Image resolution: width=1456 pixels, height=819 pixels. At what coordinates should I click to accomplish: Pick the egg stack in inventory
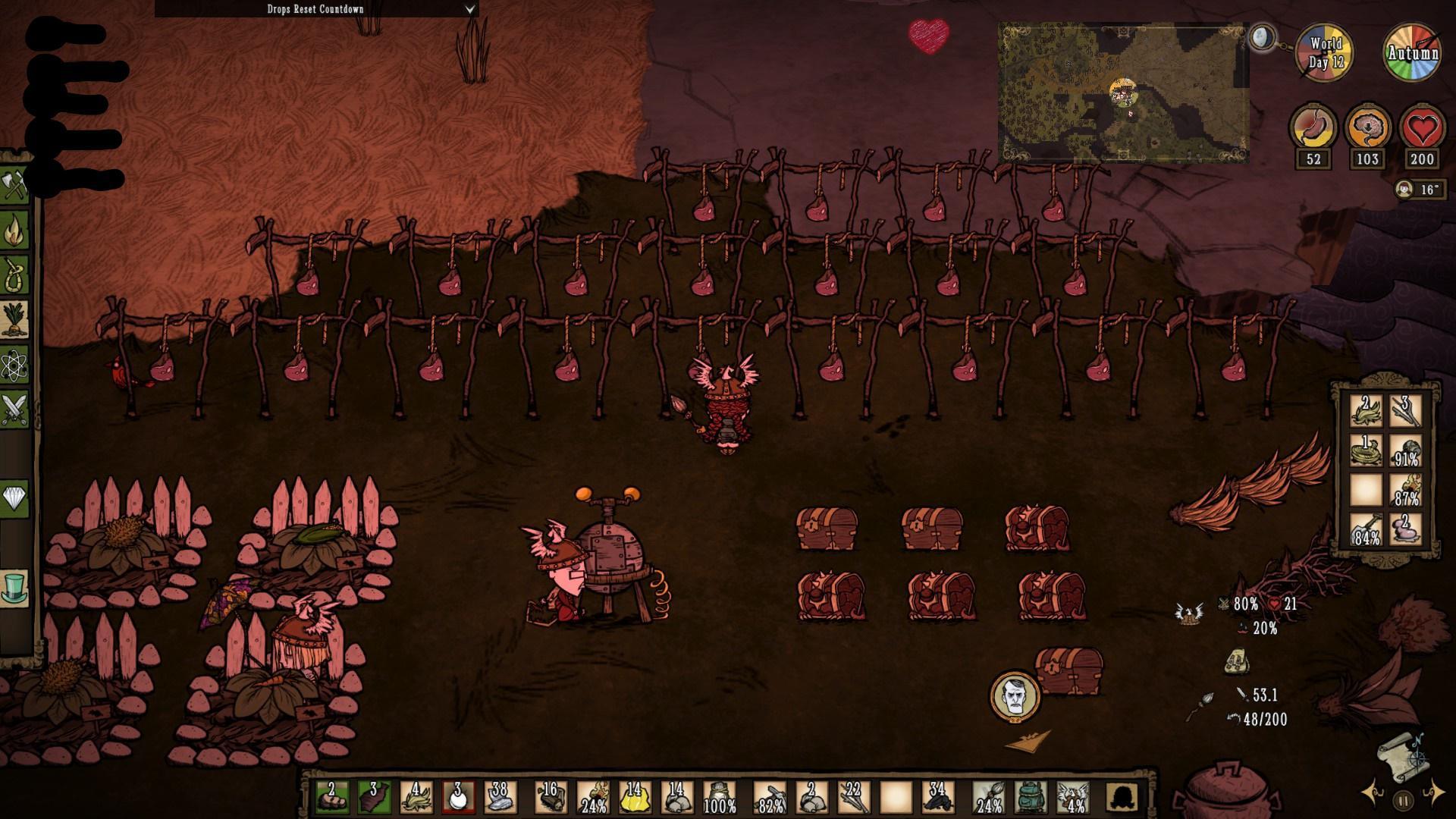[457, 797]
